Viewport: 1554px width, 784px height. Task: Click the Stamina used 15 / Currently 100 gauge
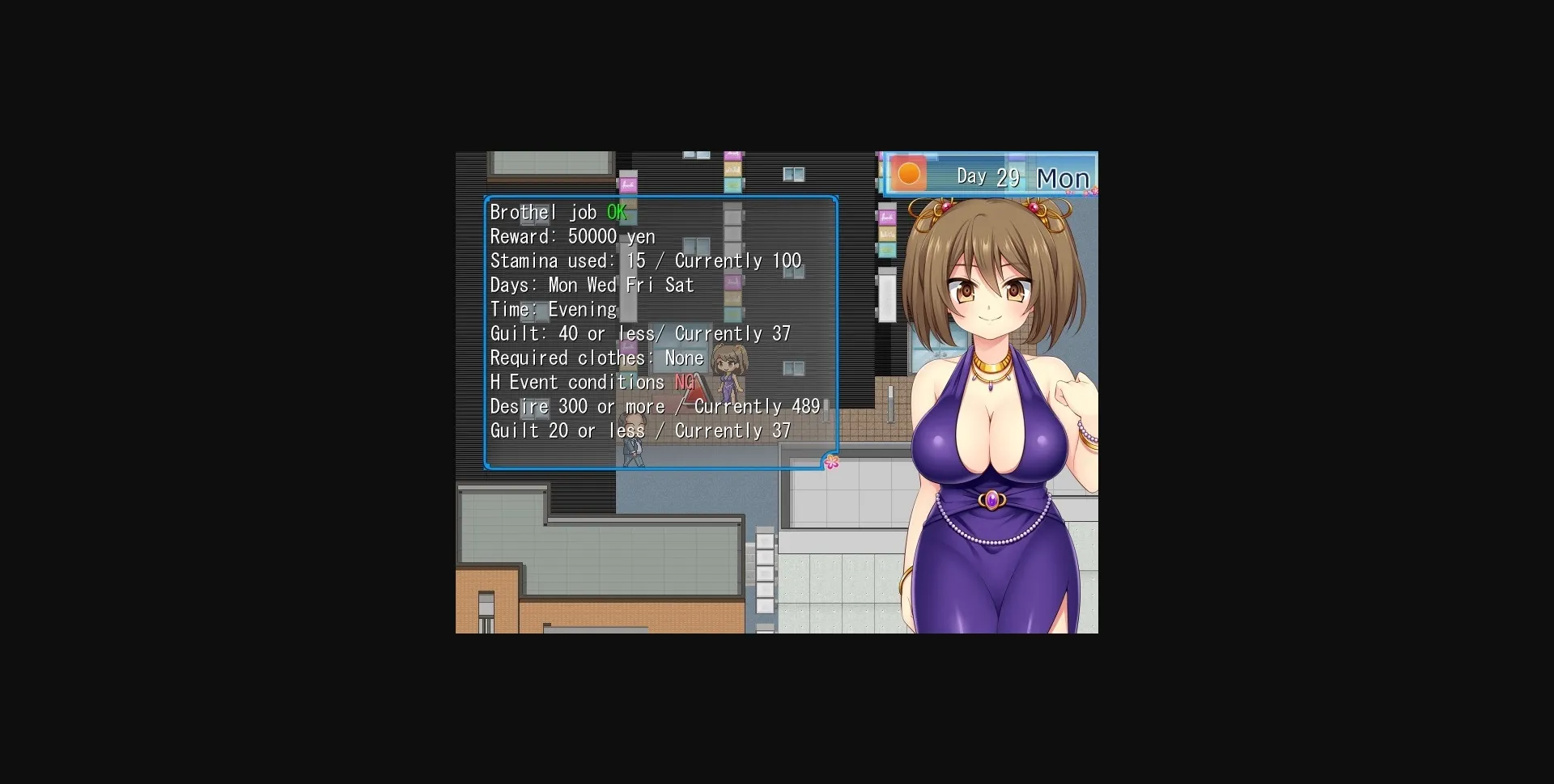[x=646, y=261]
